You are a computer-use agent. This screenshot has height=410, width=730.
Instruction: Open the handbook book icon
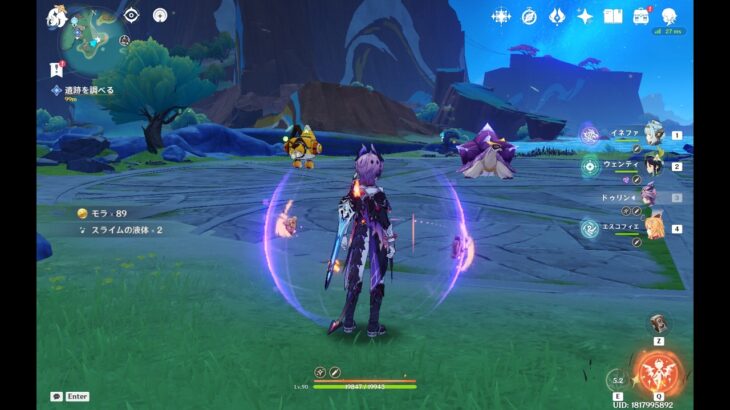pos(613,16)
